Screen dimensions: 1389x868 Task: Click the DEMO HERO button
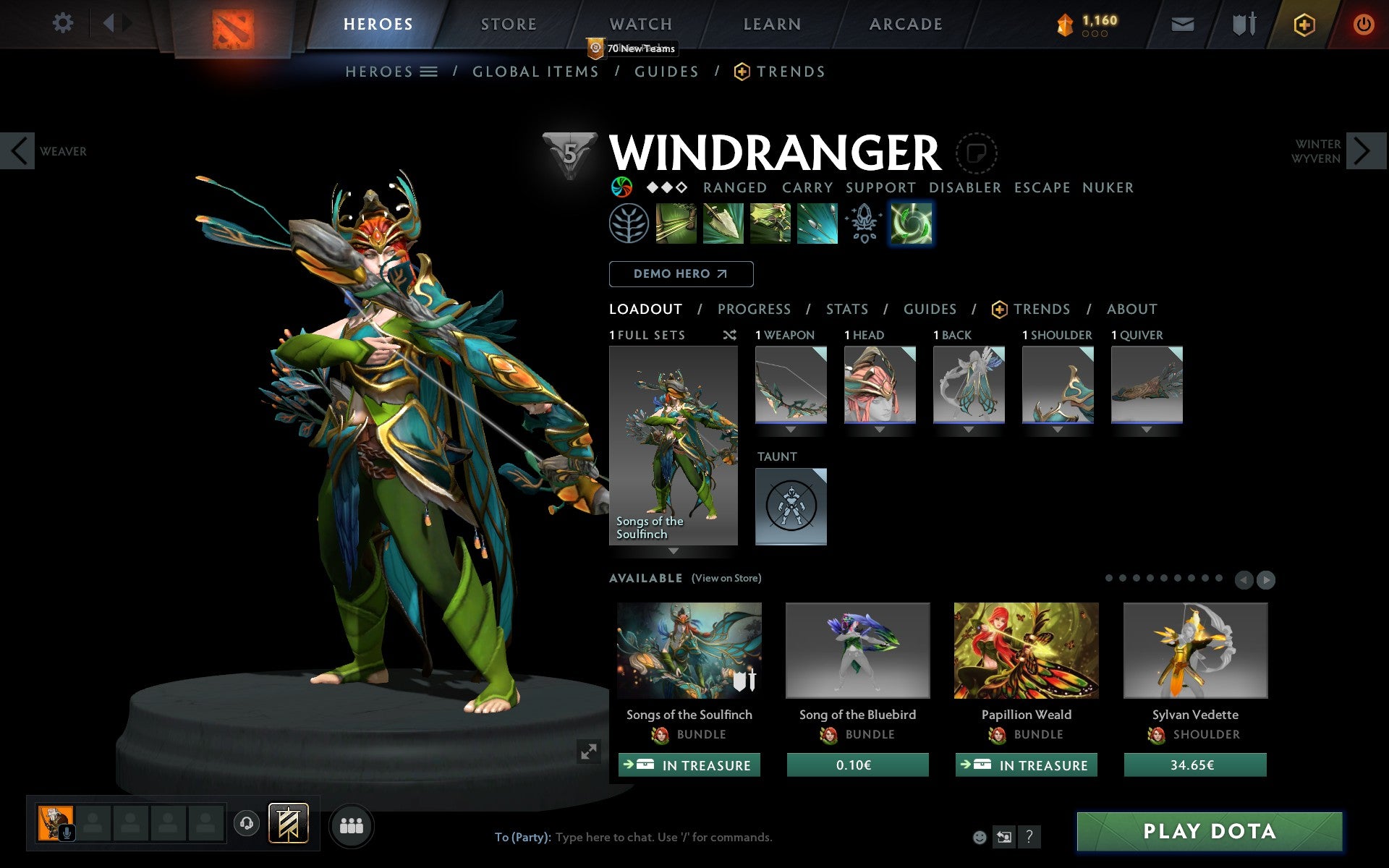[681, 274]
